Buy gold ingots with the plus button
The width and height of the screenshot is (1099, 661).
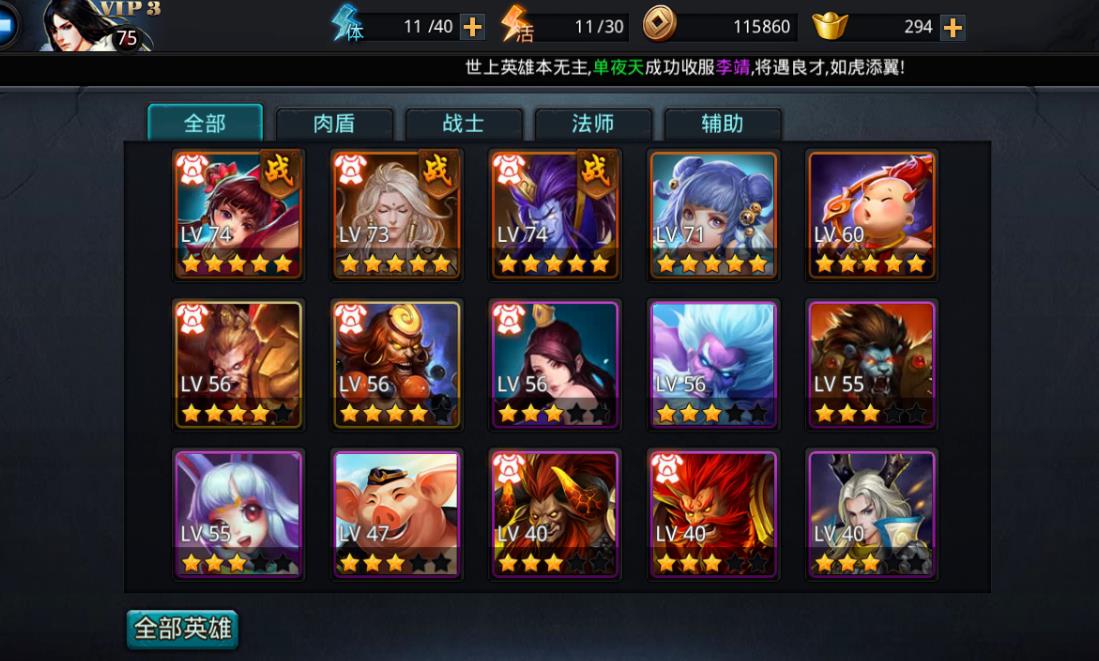[x=953, y=27]
